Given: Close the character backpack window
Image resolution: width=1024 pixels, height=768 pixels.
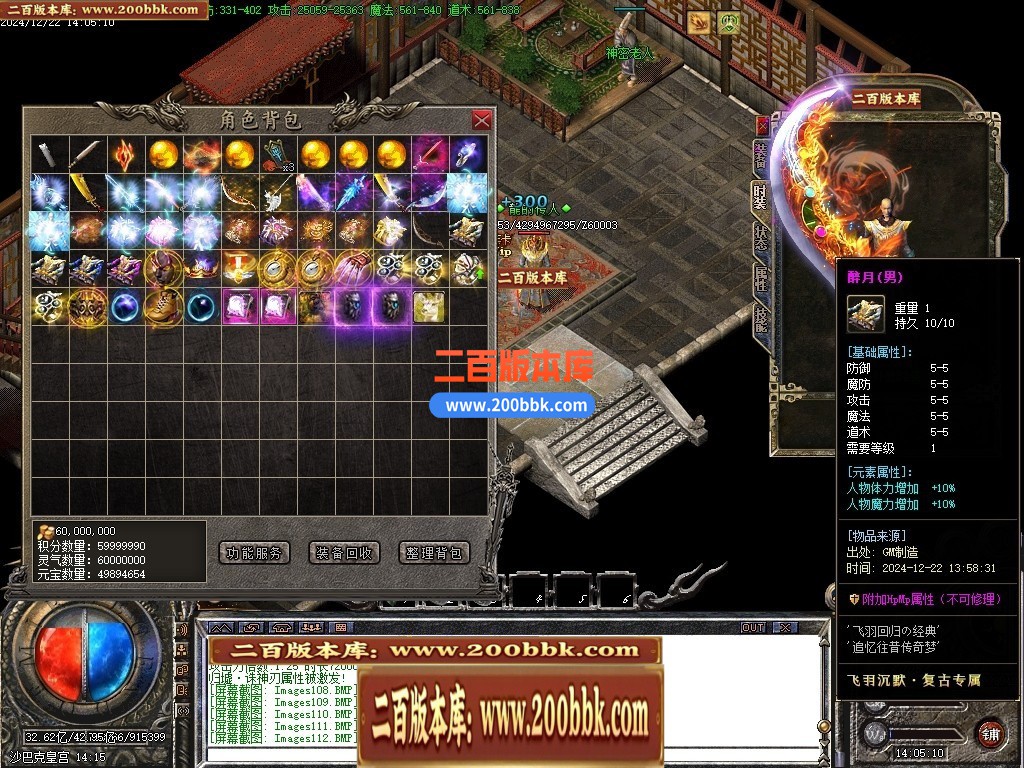Looking at the screenshot, I should coord(481,120).
